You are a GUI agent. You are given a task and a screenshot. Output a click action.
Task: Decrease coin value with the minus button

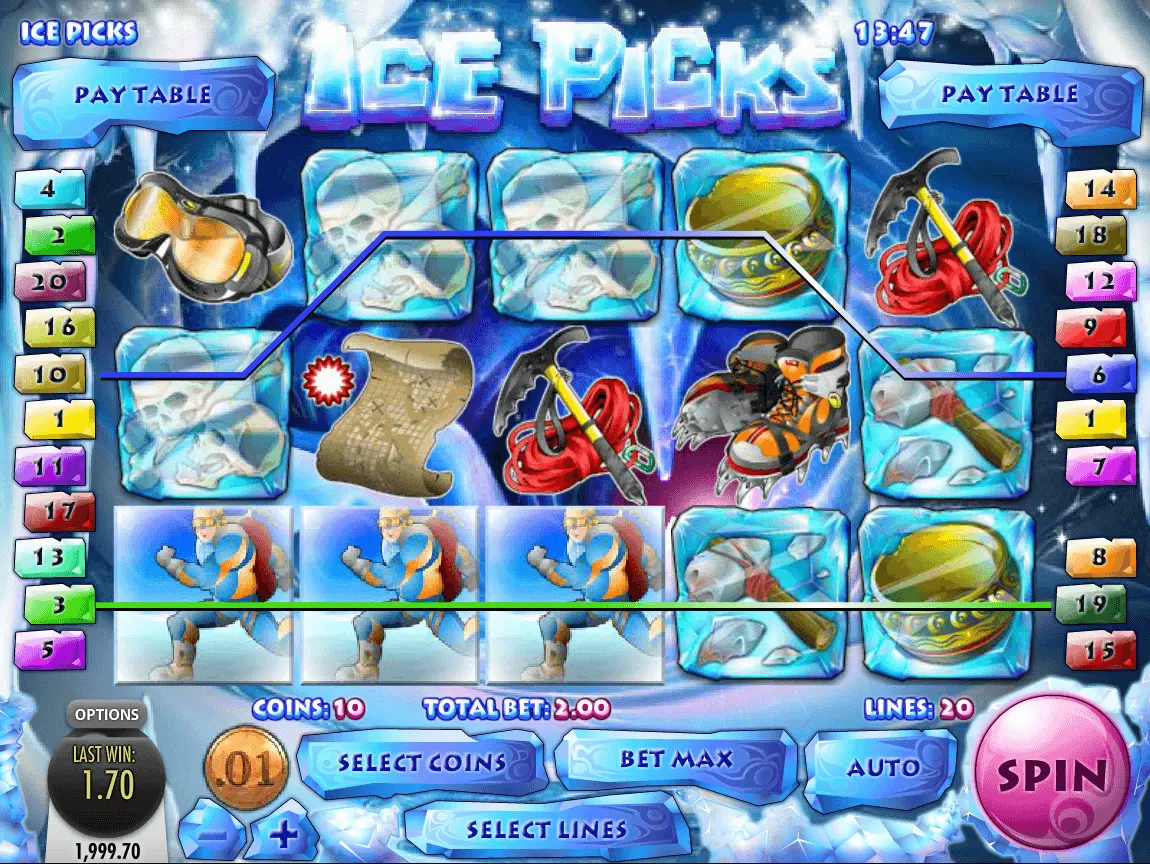coord(211,832)
